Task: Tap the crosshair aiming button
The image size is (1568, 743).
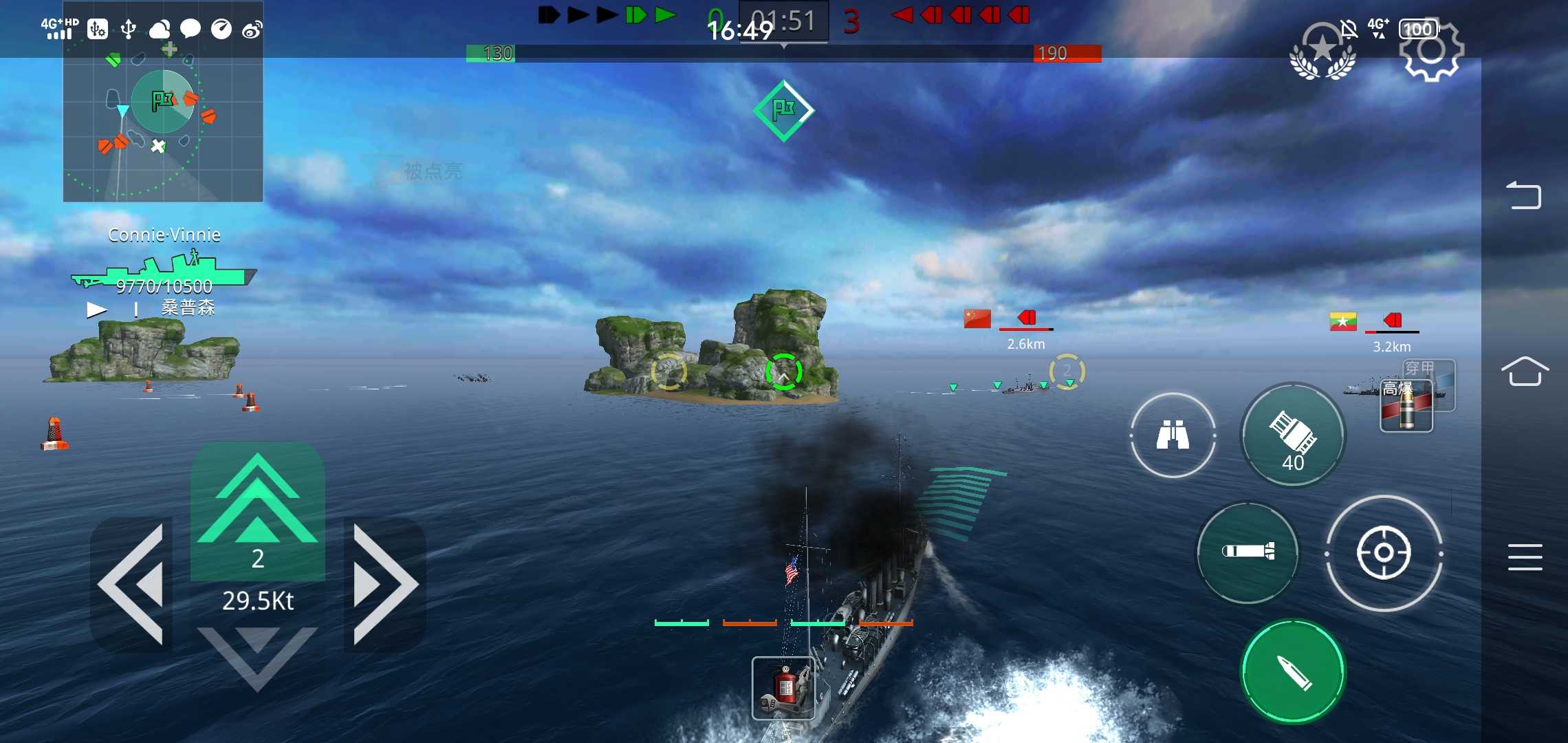Action: click(1383, 552)
